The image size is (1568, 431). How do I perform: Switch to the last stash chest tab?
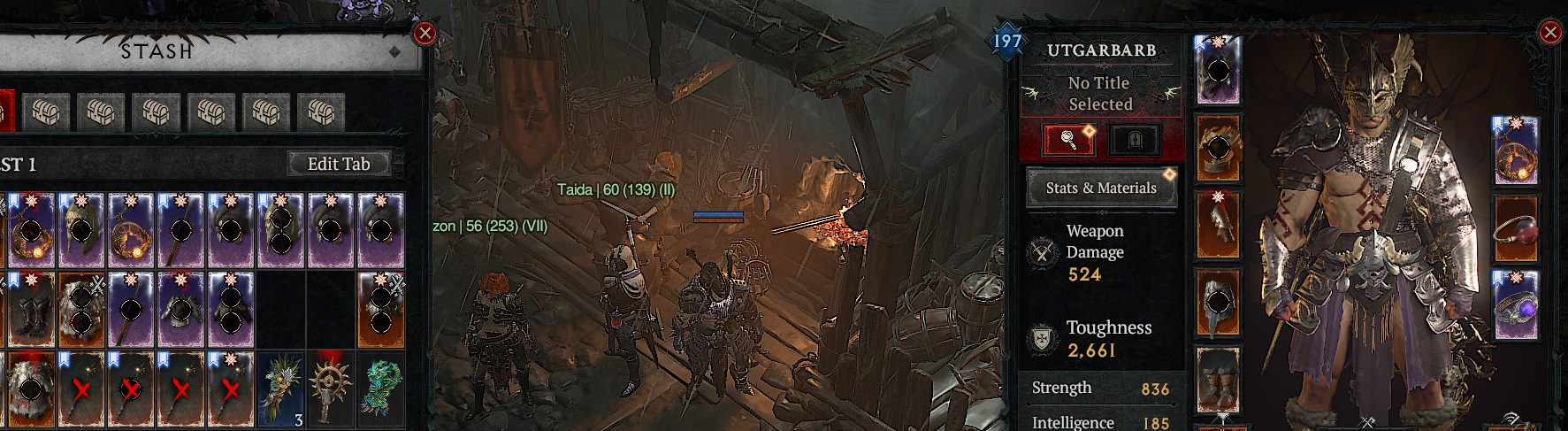click(320, 112)
